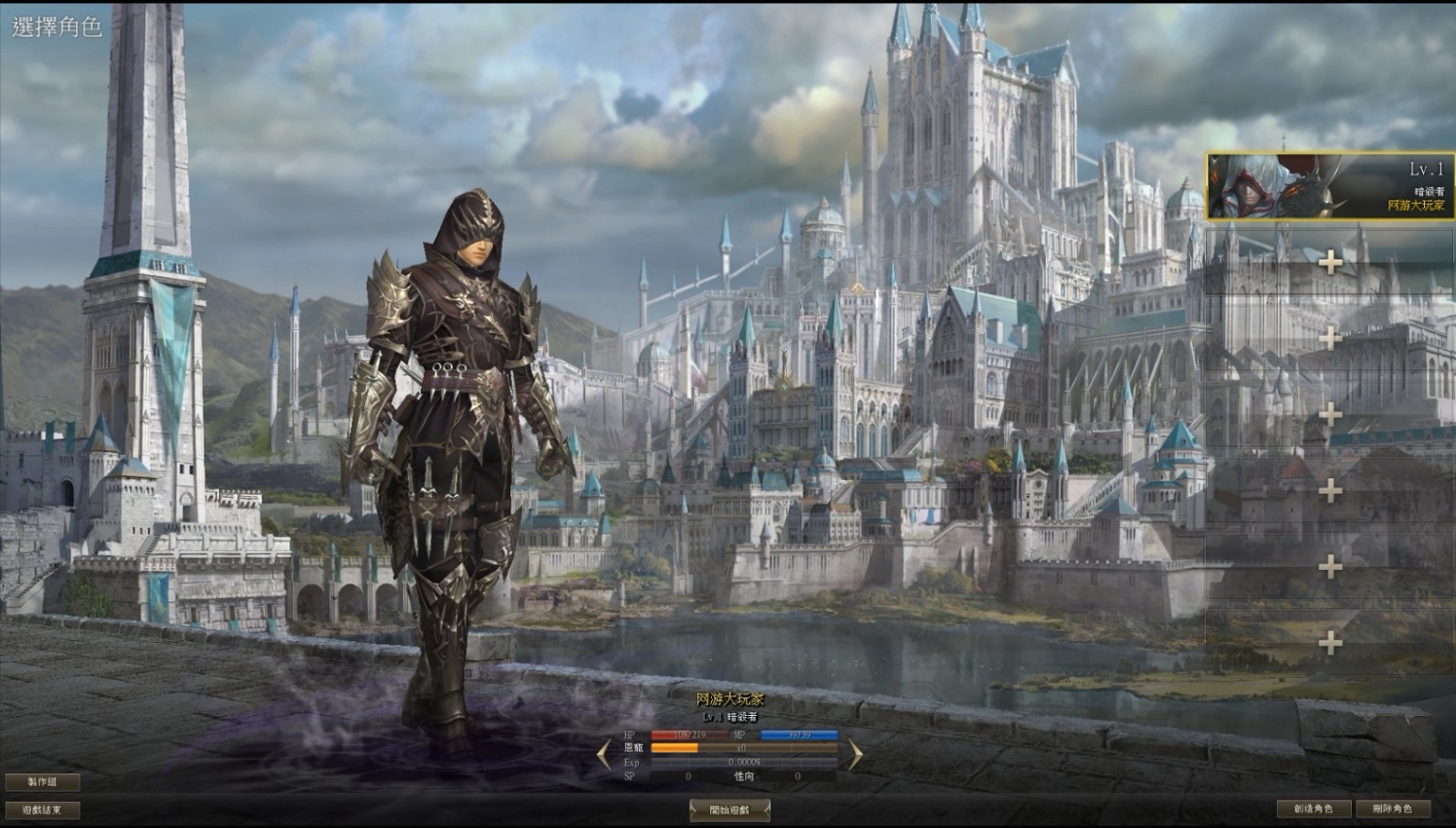Show the previous character with left arrow
The height and width of the screenshot is (828, 1456).
(604, 753)
